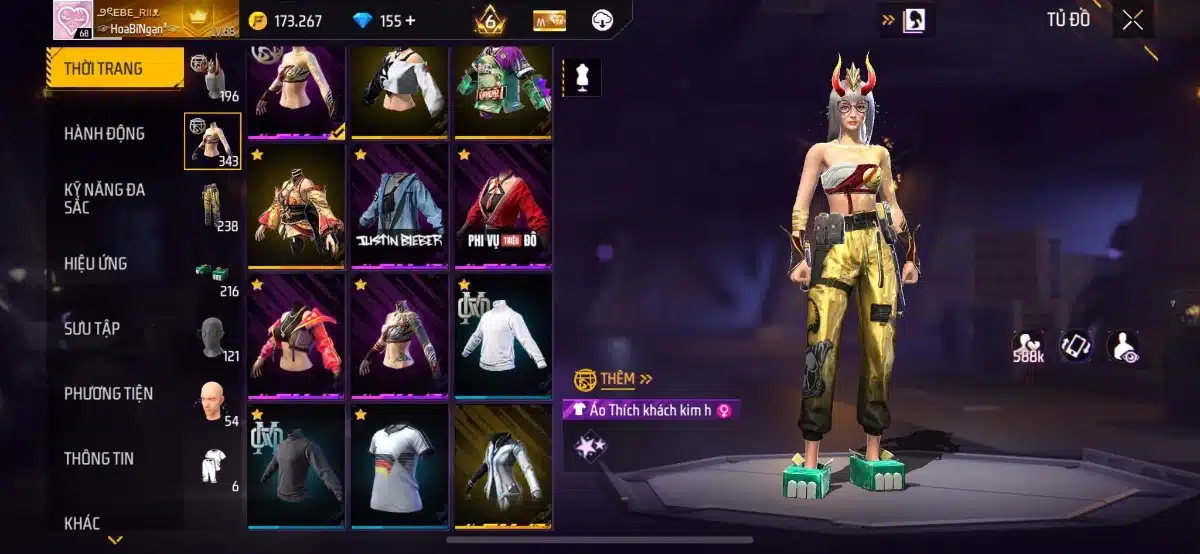The image size is (1200, 554).
Task: Toggle the character visibility eye icon
Action: point(1122,346)
